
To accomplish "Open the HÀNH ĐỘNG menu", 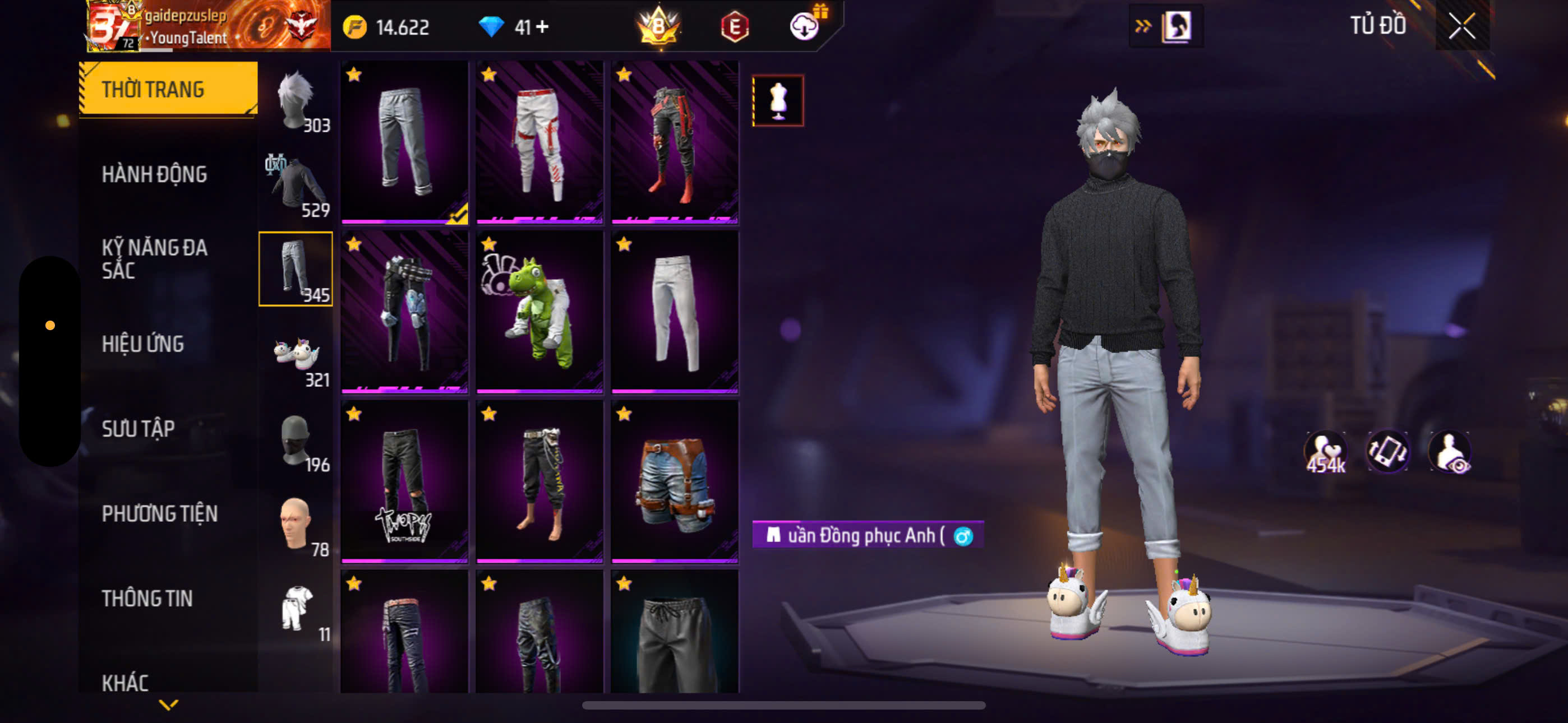I will click(x=154, y=175).
